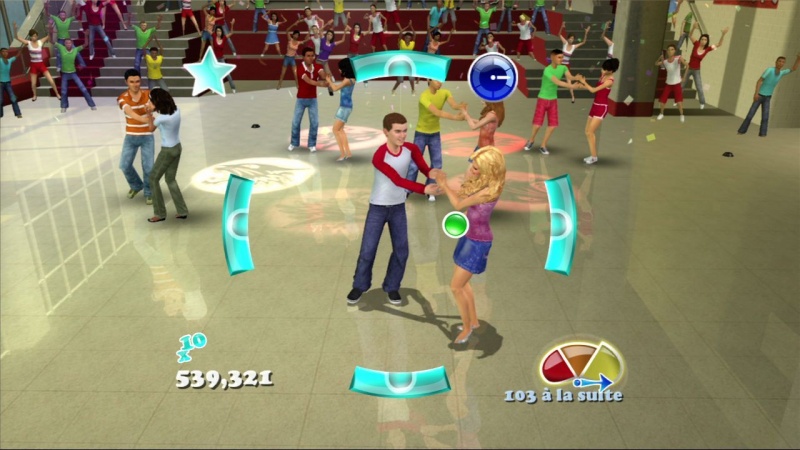Hit the right cyan arc target

pyautogui.click(x=561, y=224)
